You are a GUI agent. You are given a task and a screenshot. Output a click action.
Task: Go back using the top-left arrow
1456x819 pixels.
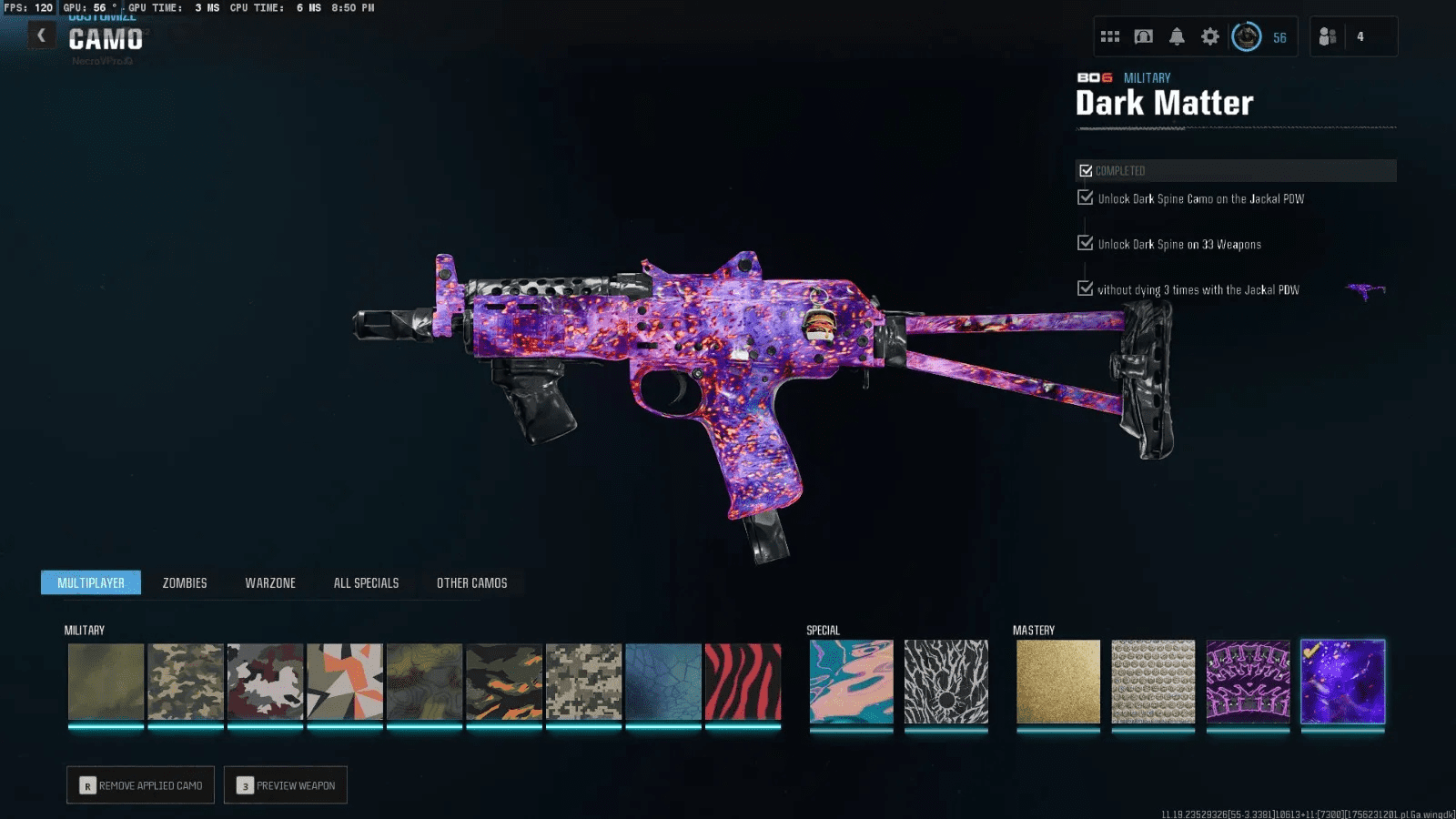[41, 35]
